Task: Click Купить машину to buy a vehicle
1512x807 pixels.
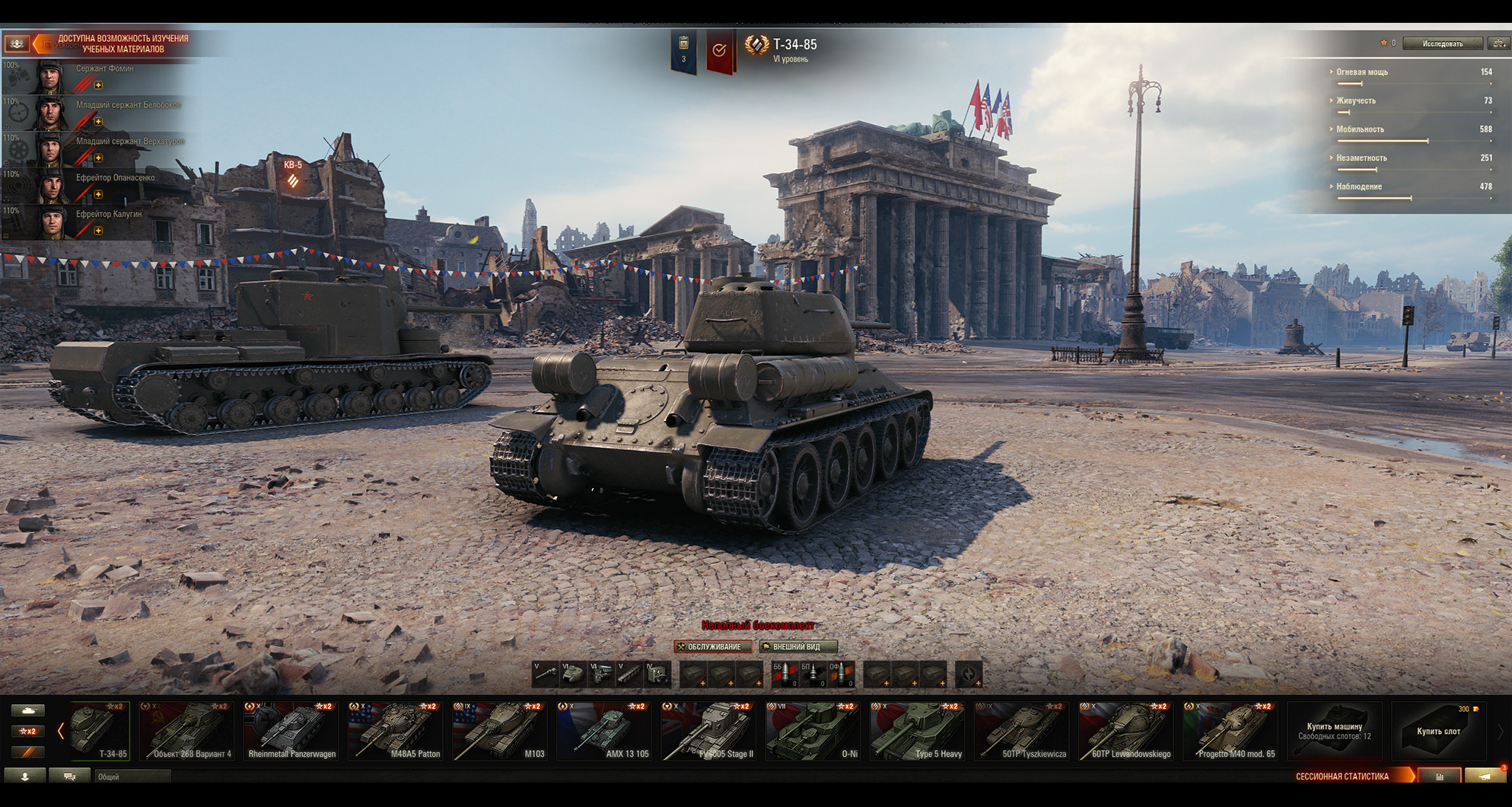Action: pyautogui.click(x=1335, y=731)
